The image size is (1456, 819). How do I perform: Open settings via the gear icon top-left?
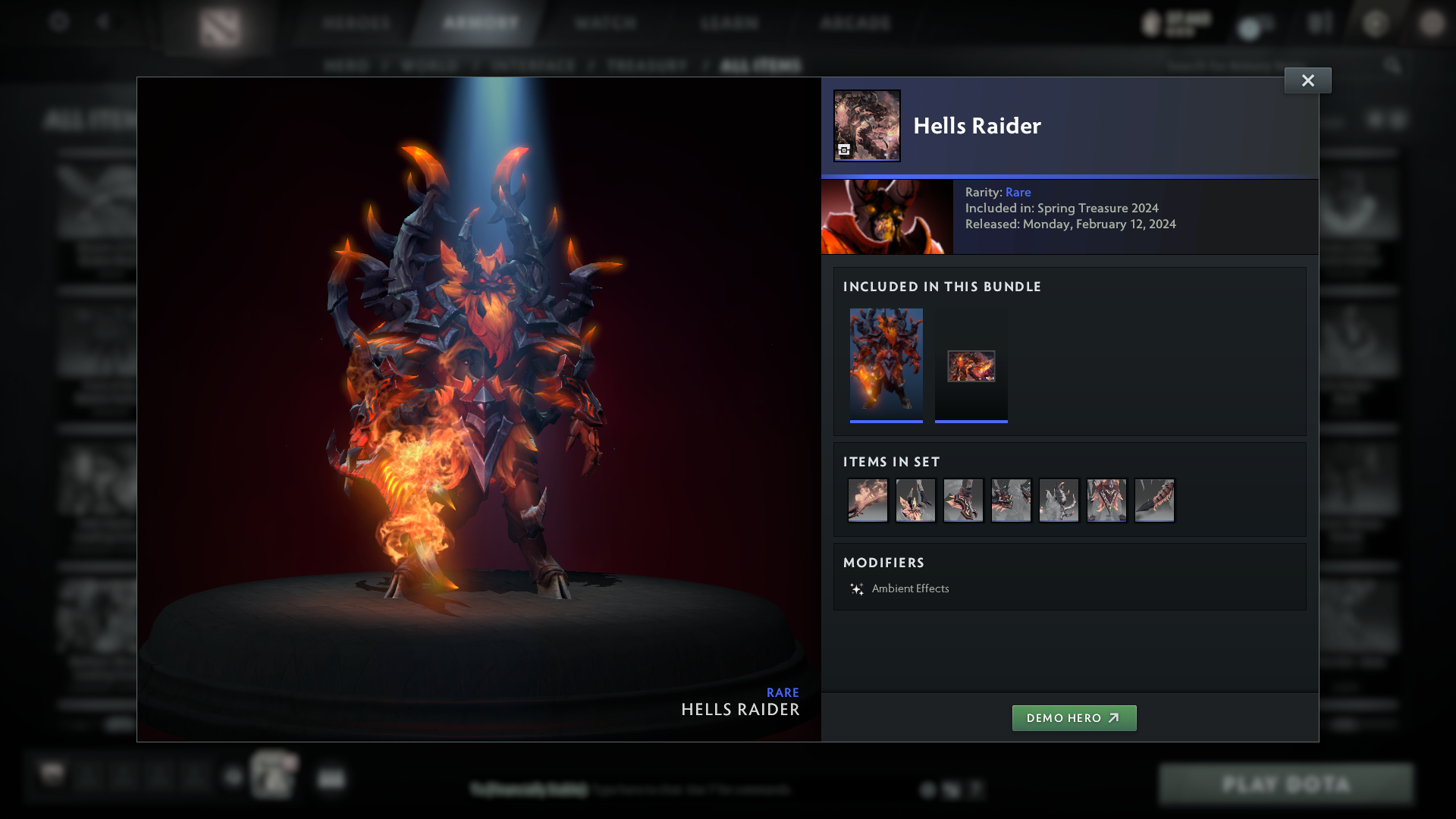coord(59,23)
